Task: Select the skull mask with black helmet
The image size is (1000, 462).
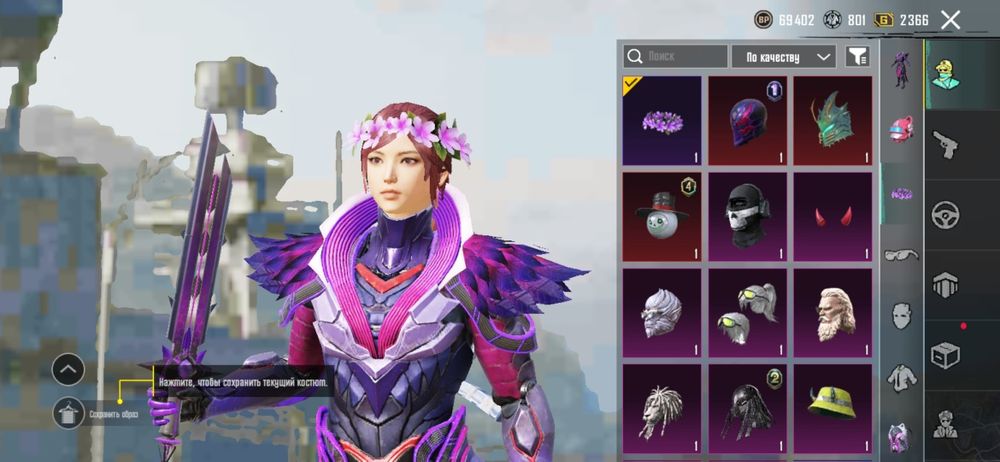Action: [747, 217]
